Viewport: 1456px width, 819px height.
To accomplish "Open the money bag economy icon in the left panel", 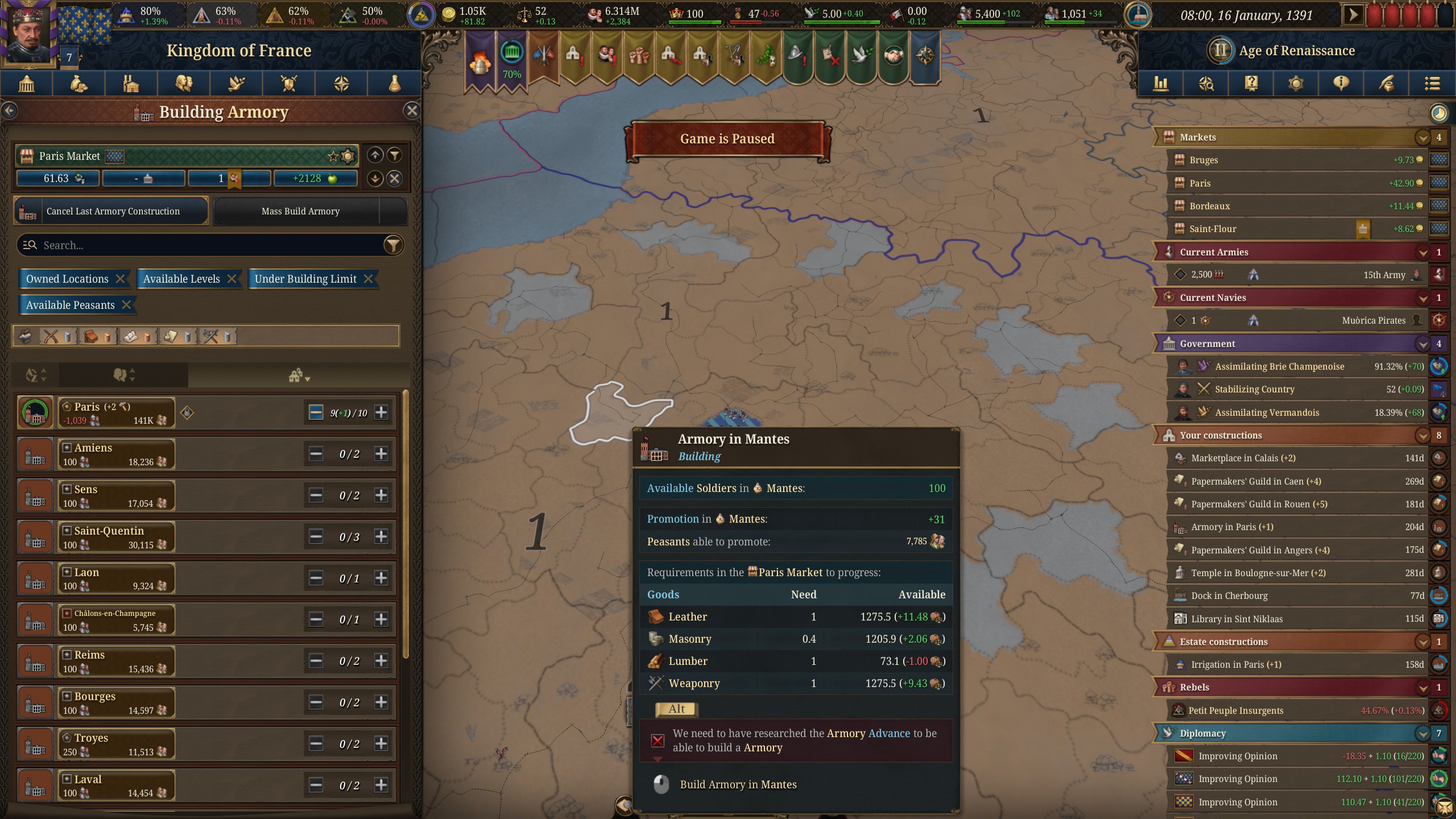I will (x=78, y=84).
